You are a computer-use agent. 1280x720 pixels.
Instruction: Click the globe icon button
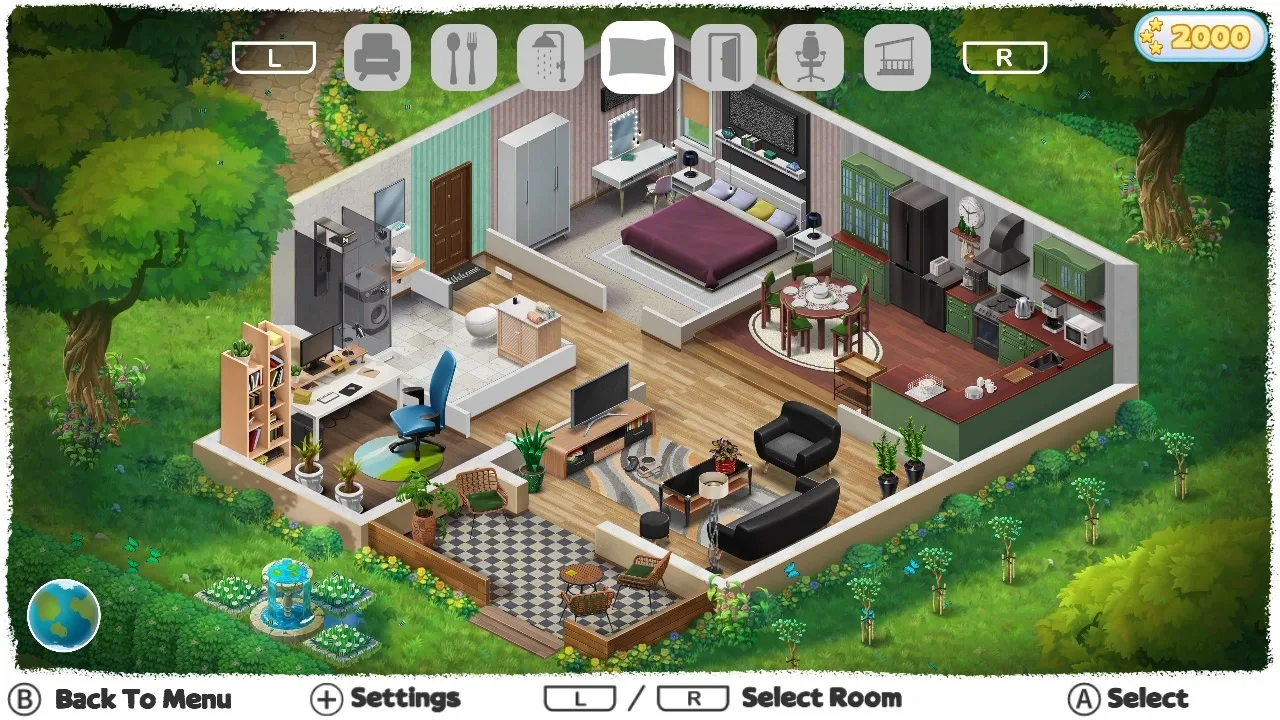(x=64, y=615)
